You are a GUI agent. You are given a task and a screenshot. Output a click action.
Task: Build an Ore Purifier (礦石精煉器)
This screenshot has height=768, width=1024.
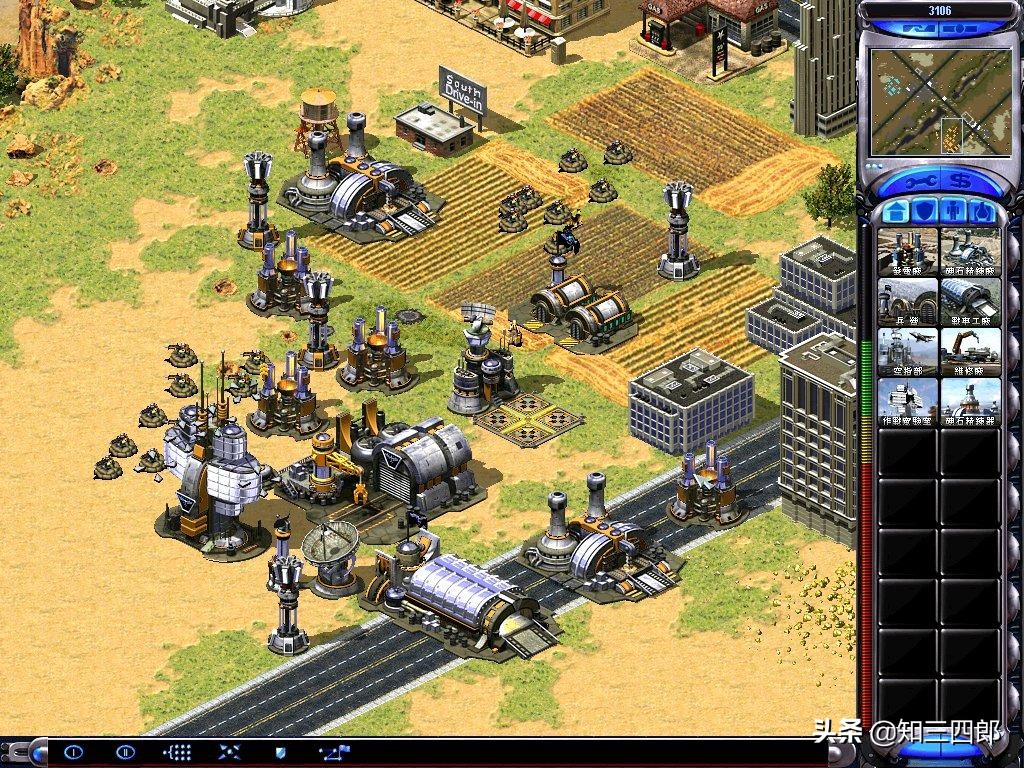tap(970, 402)
